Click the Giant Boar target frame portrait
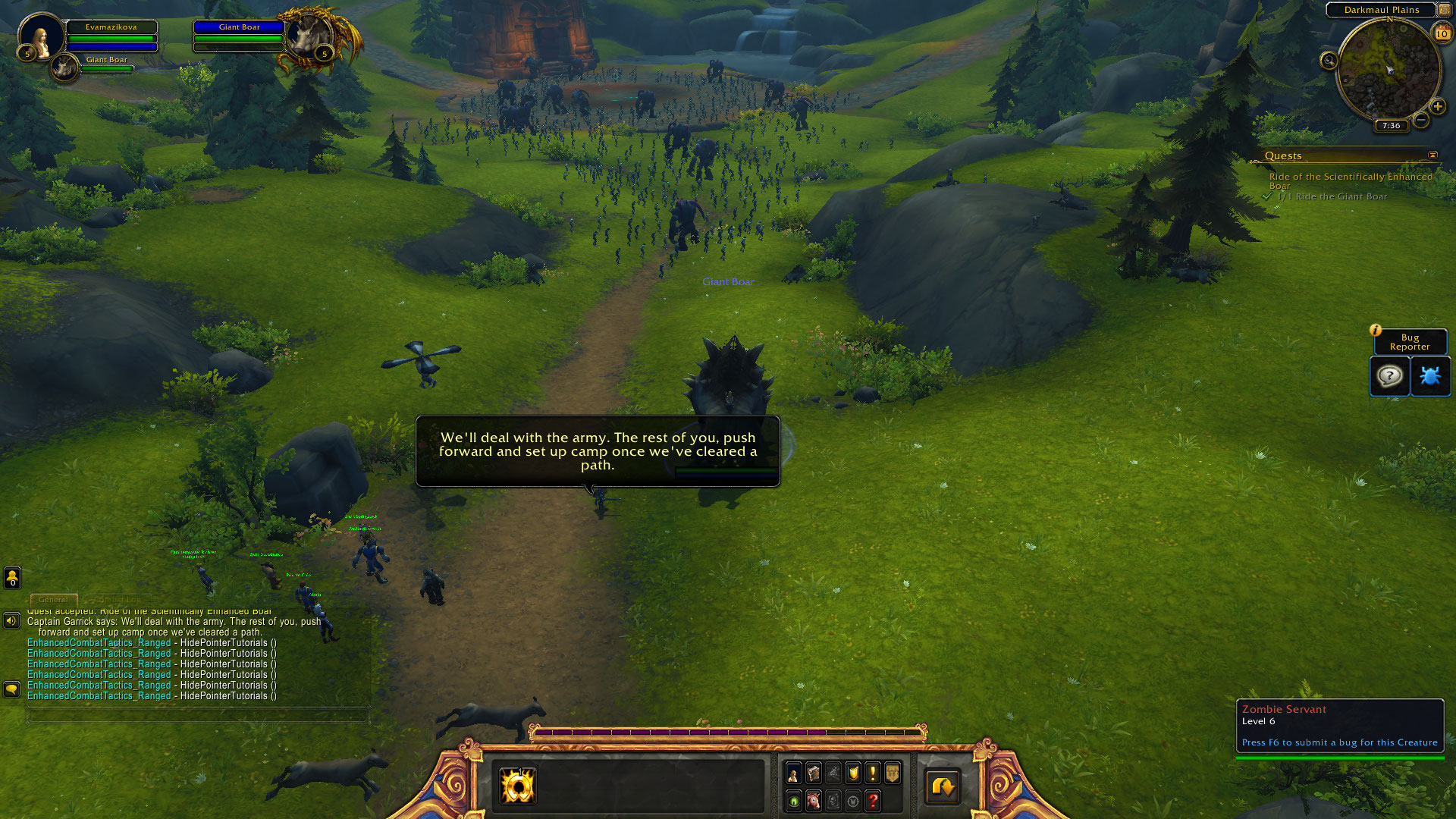This screenshot has width=1456, height=819. [309, 36]
